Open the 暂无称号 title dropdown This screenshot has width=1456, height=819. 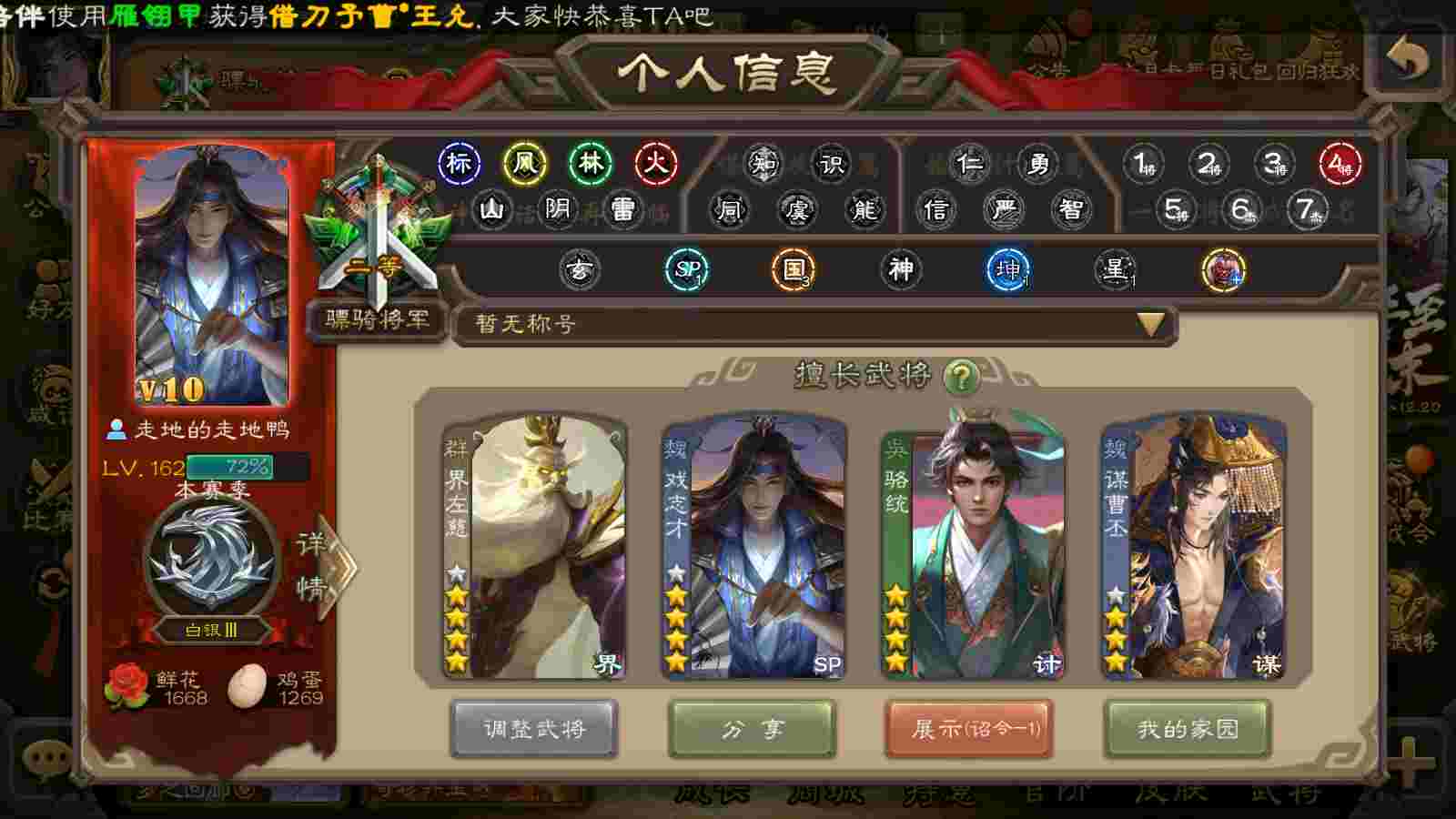[x=1150, y=324]
